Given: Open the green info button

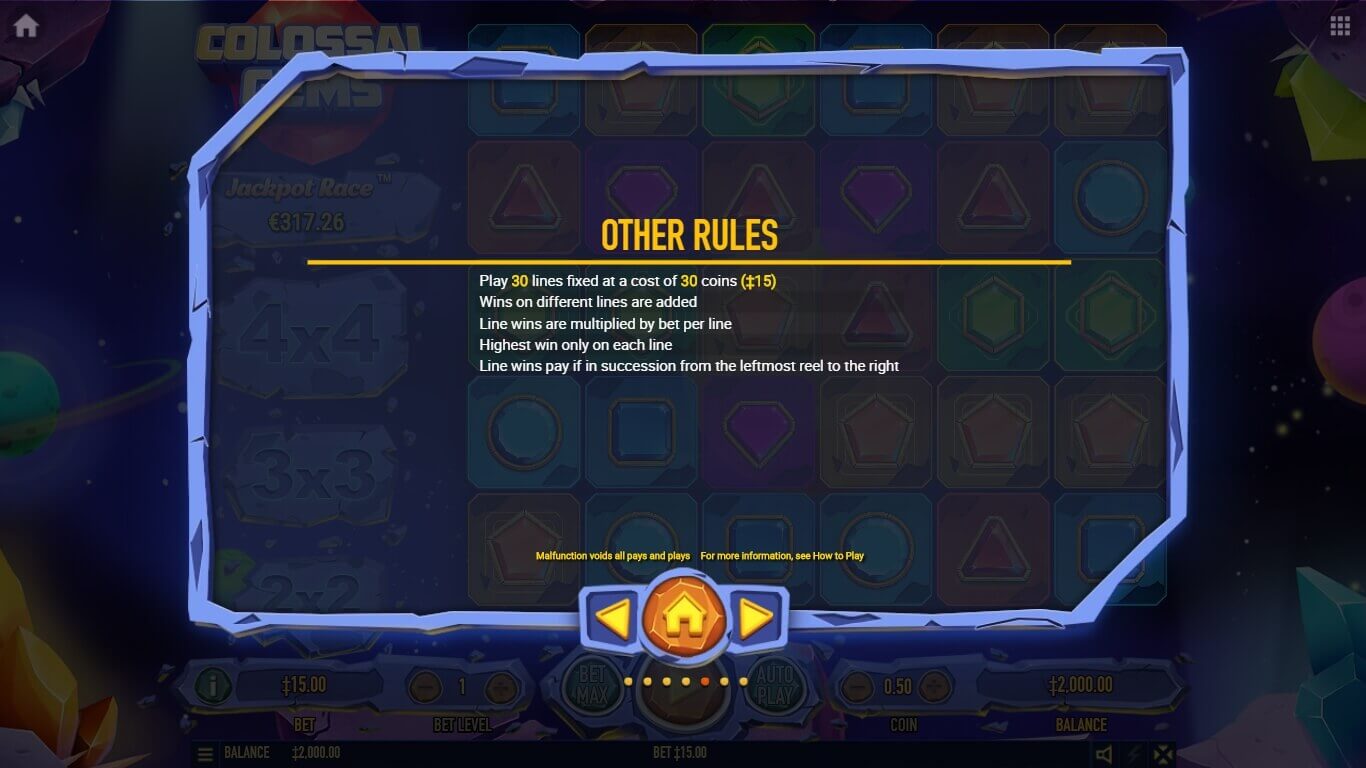Looking at the screenshot, I should 212,686.
